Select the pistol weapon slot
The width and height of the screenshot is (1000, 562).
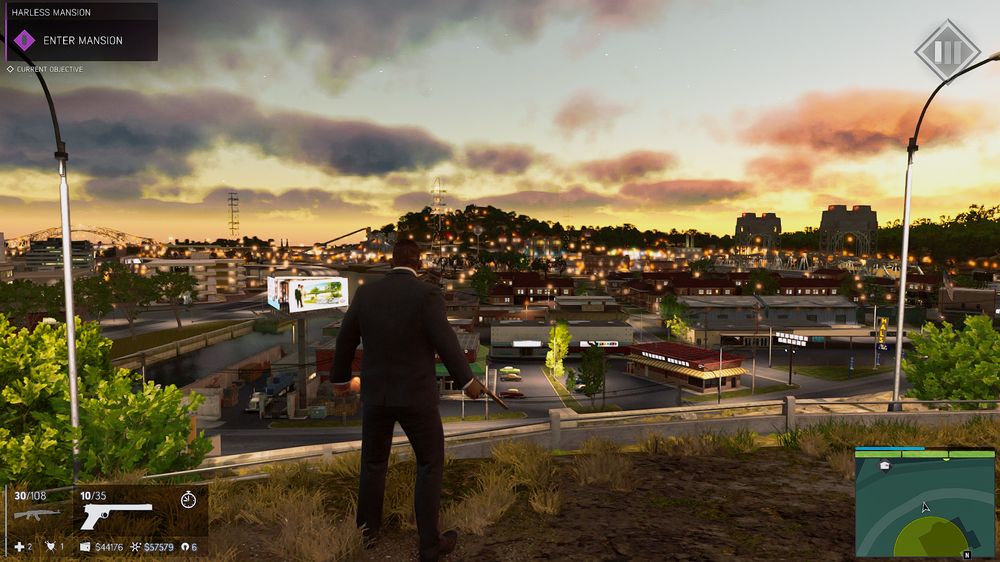115,515
